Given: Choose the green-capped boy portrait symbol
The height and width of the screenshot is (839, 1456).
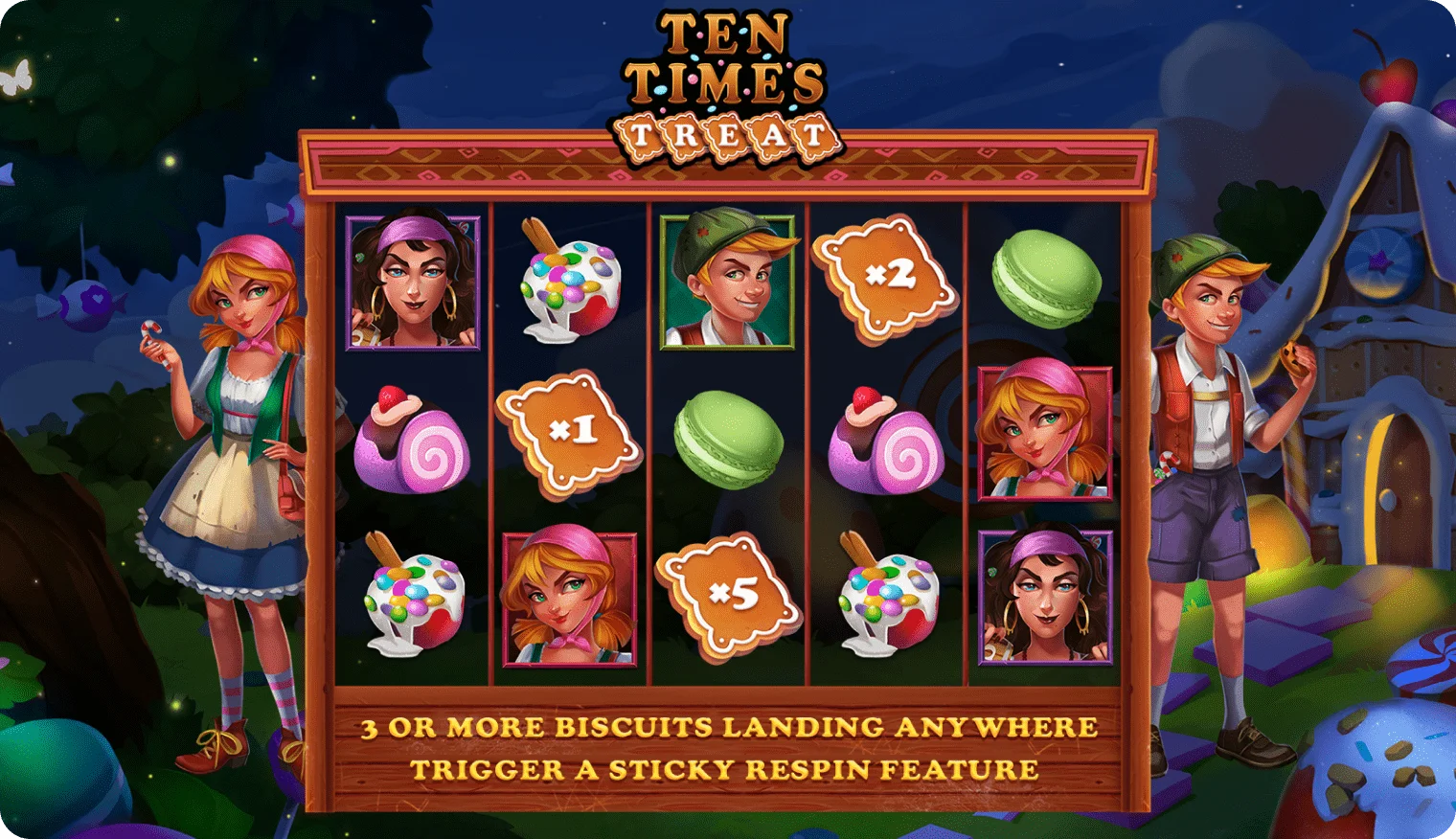Looking at the screenshot, I should point(728,282).
